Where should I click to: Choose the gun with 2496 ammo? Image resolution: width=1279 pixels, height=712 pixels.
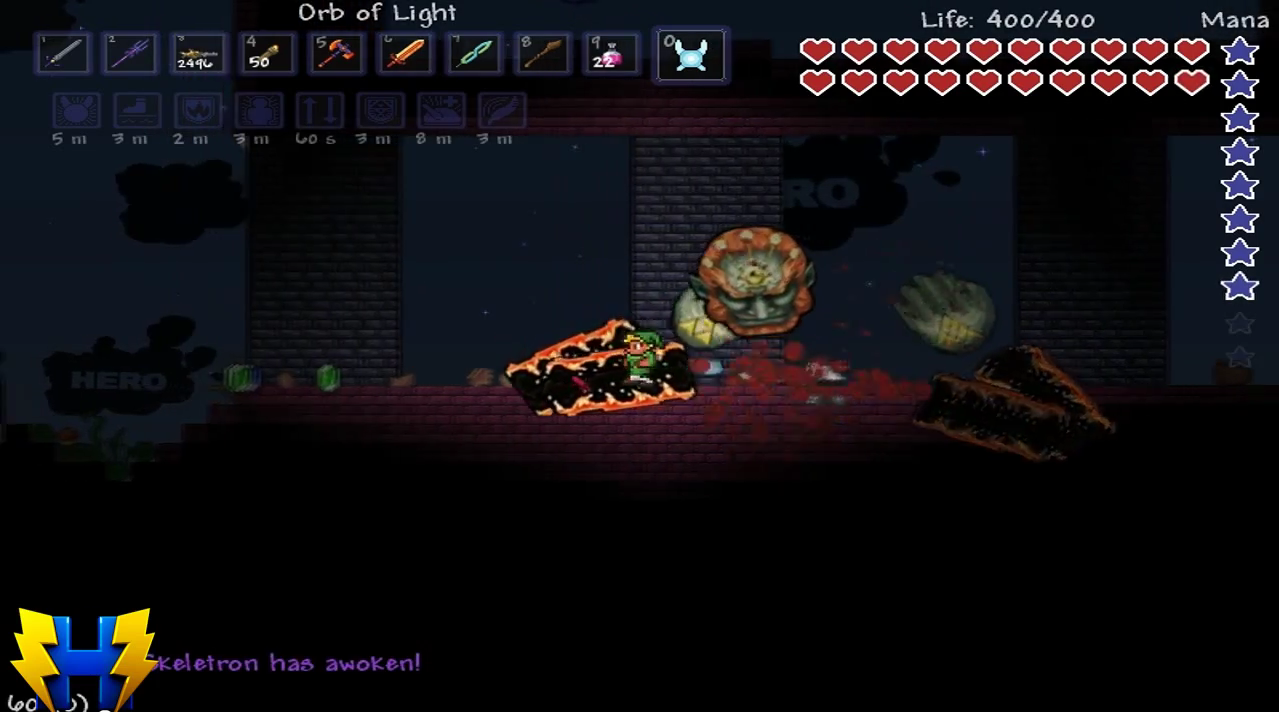point(198,53)
